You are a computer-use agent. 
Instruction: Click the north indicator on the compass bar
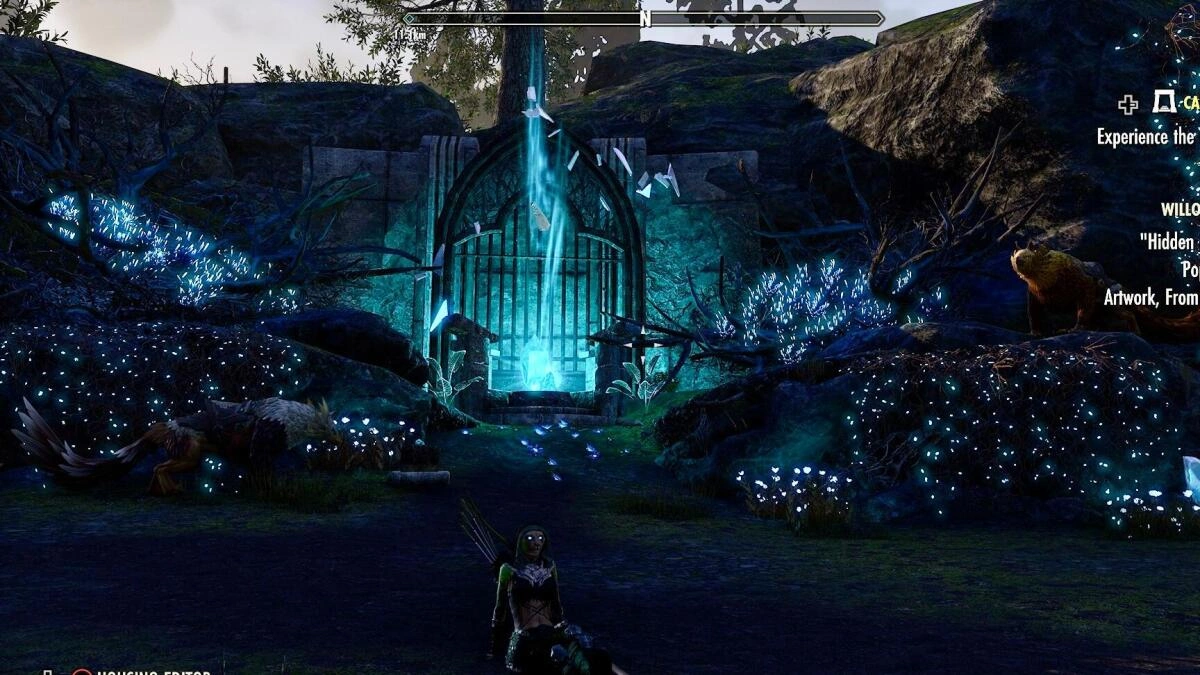645,18
